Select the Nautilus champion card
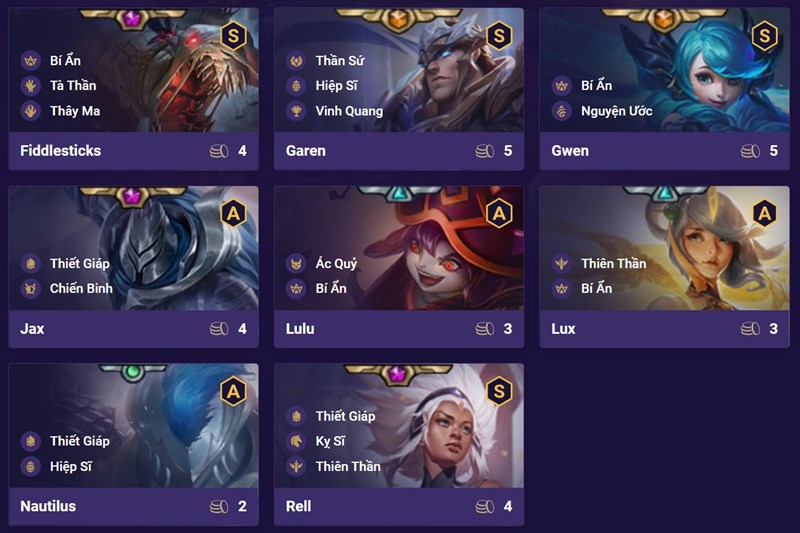 (x=133, y=445)
